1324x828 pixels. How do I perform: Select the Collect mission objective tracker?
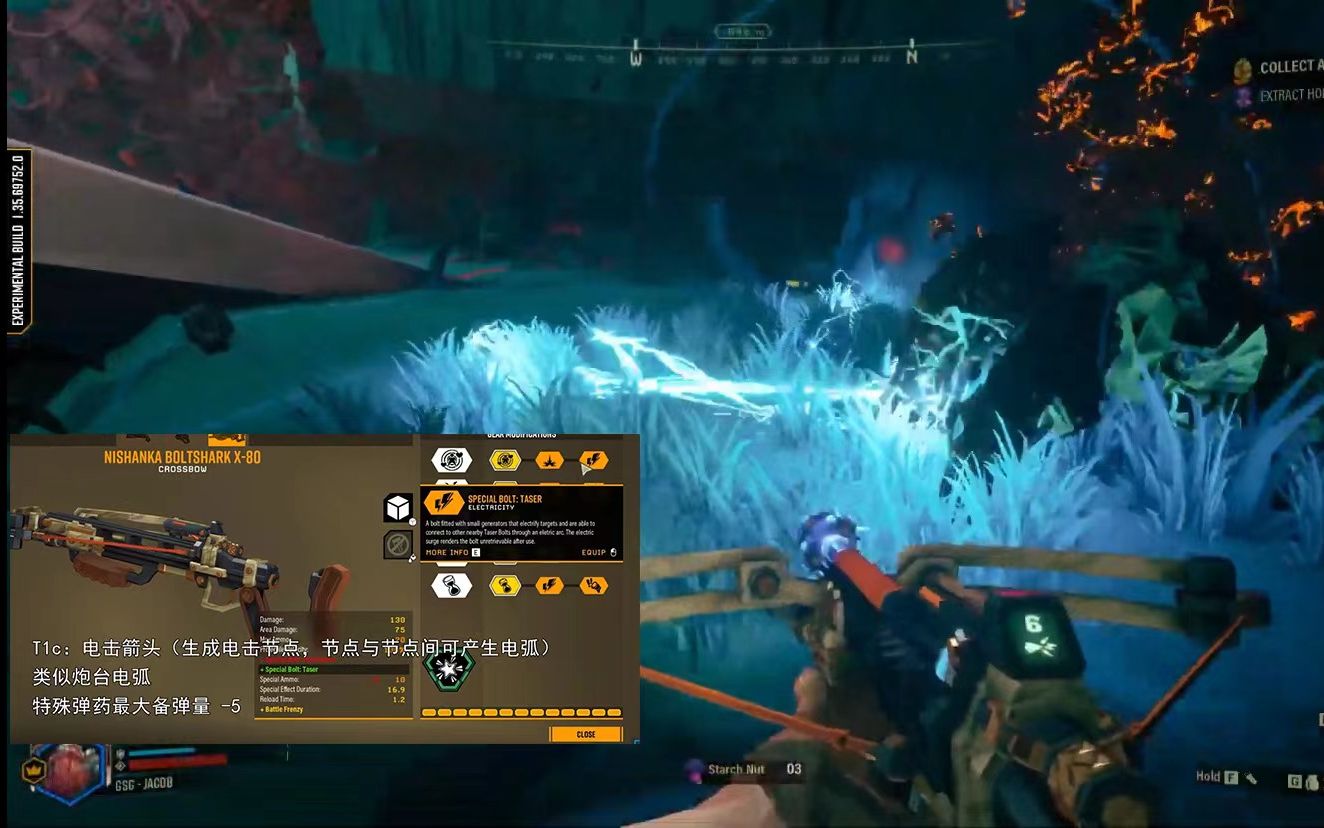[1285, 67]
